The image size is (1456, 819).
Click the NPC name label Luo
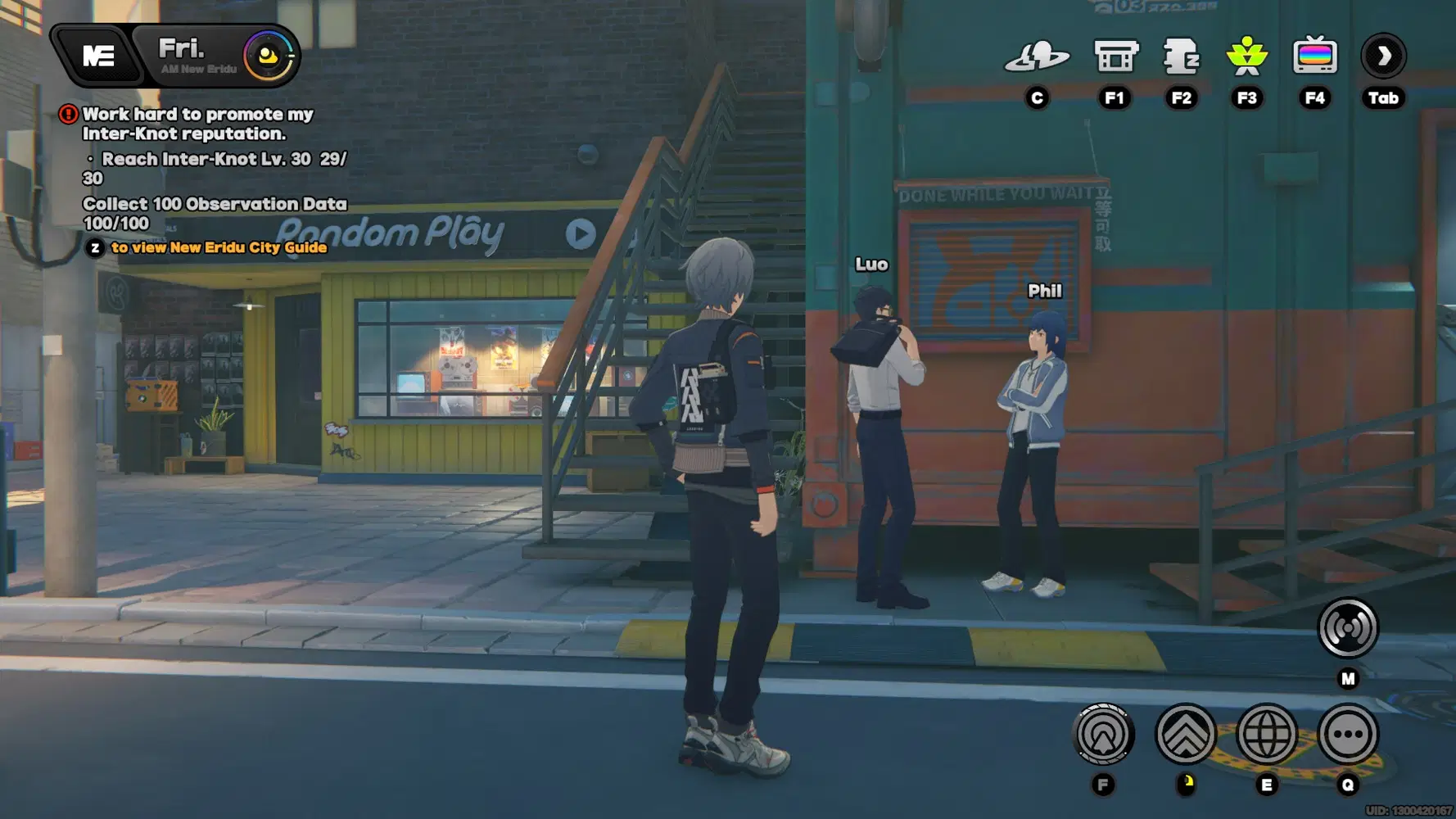pos(870,264)
